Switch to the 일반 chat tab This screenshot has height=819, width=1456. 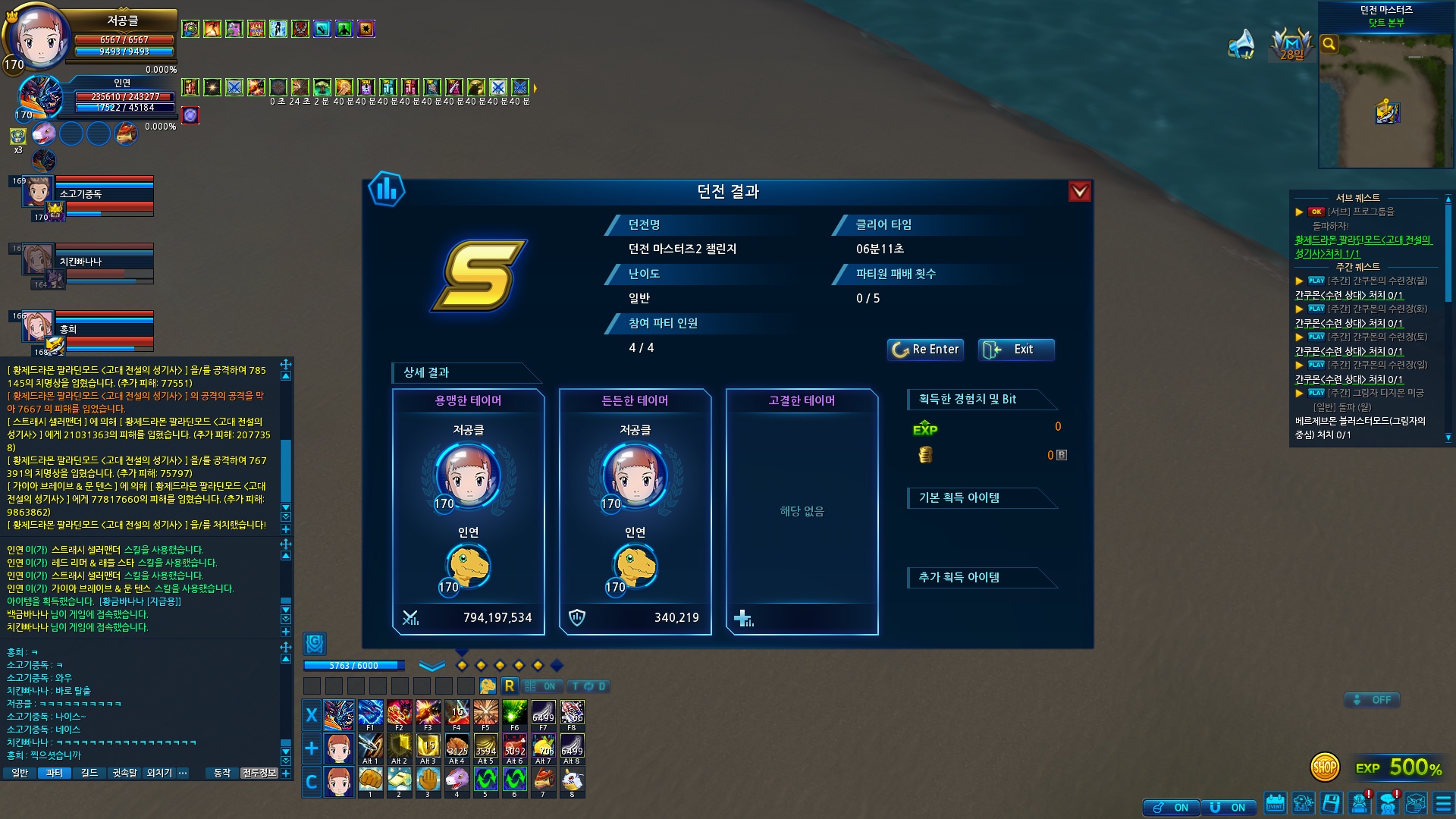tap(20, 773)
